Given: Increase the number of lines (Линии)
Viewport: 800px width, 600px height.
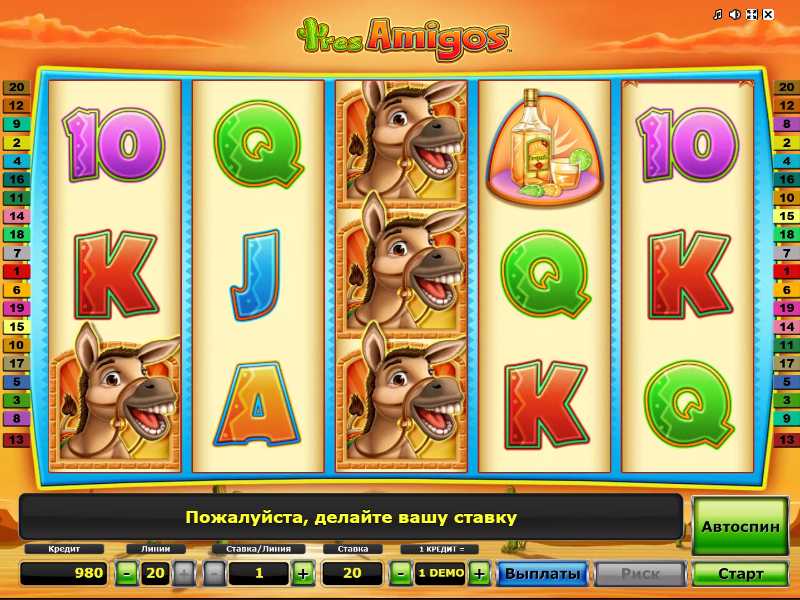Looking at the screenshot, I should (x=183, y=573).
